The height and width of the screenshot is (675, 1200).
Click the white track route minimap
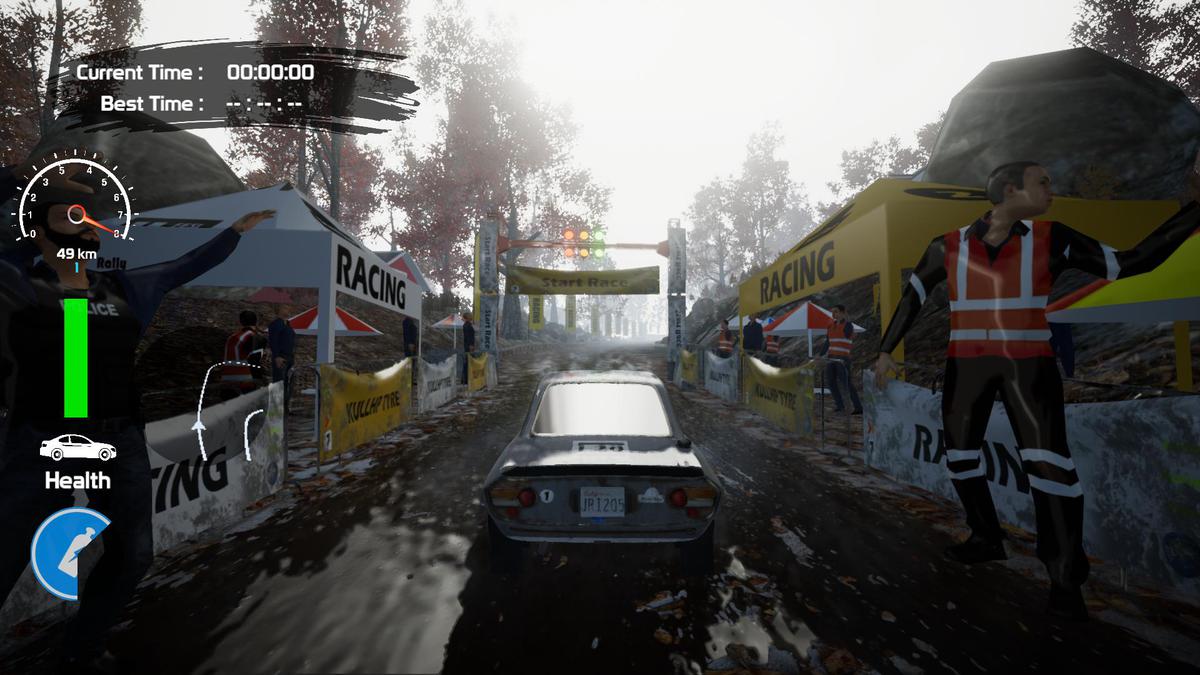(x=226, y=408)
